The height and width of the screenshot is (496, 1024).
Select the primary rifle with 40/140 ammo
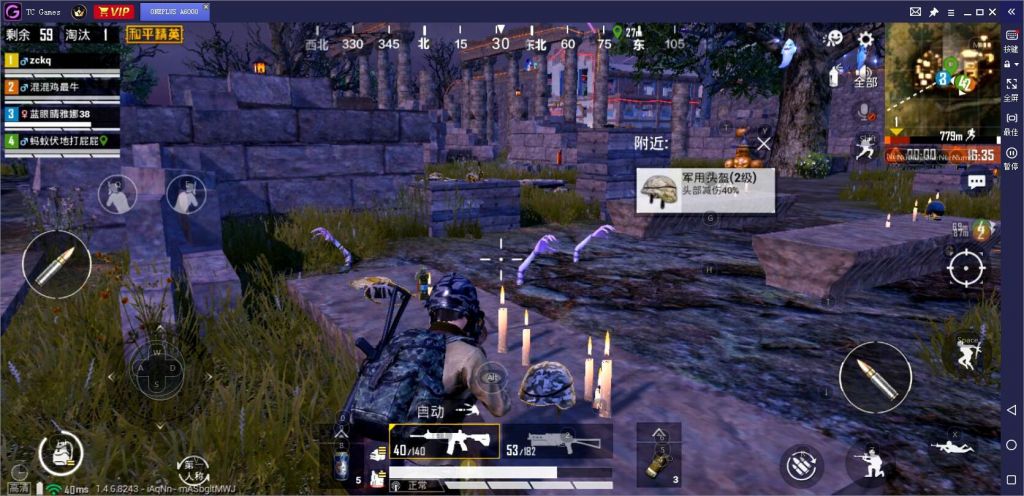tap(444, 439)
